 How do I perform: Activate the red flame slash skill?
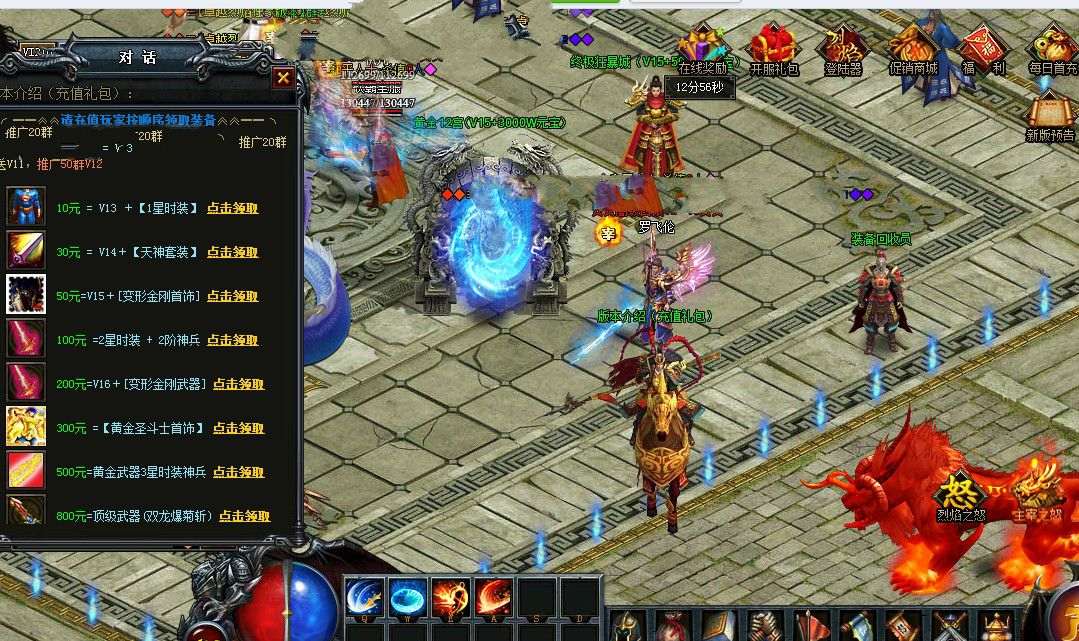pyautogui.click(x=493, y=597)
